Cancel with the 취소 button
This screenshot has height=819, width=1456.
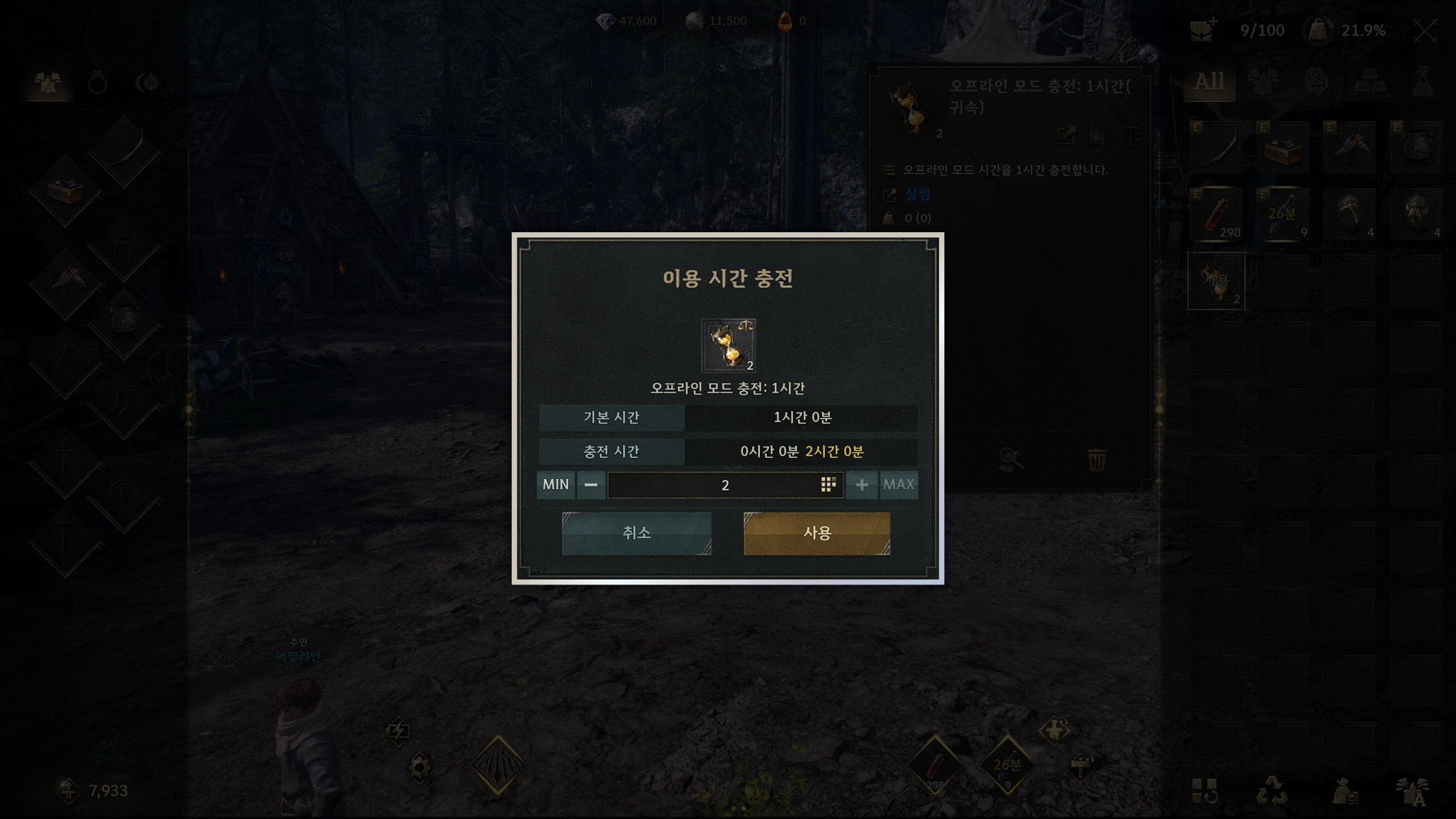[636, 533]
